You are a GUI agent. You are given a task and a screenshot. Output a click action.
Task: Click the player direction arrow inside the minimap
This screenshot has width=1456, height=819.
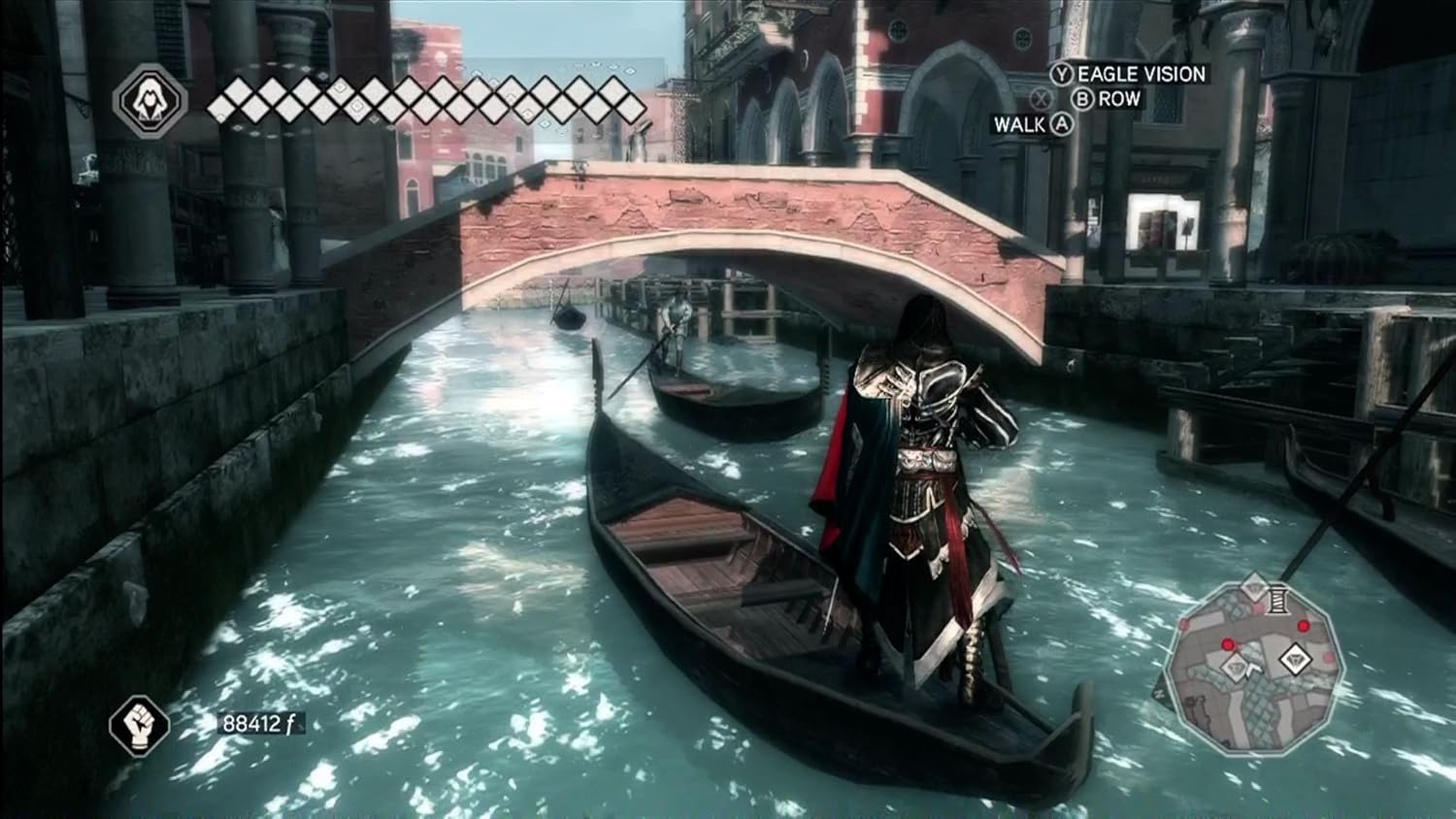click(x=1252, y=670)
